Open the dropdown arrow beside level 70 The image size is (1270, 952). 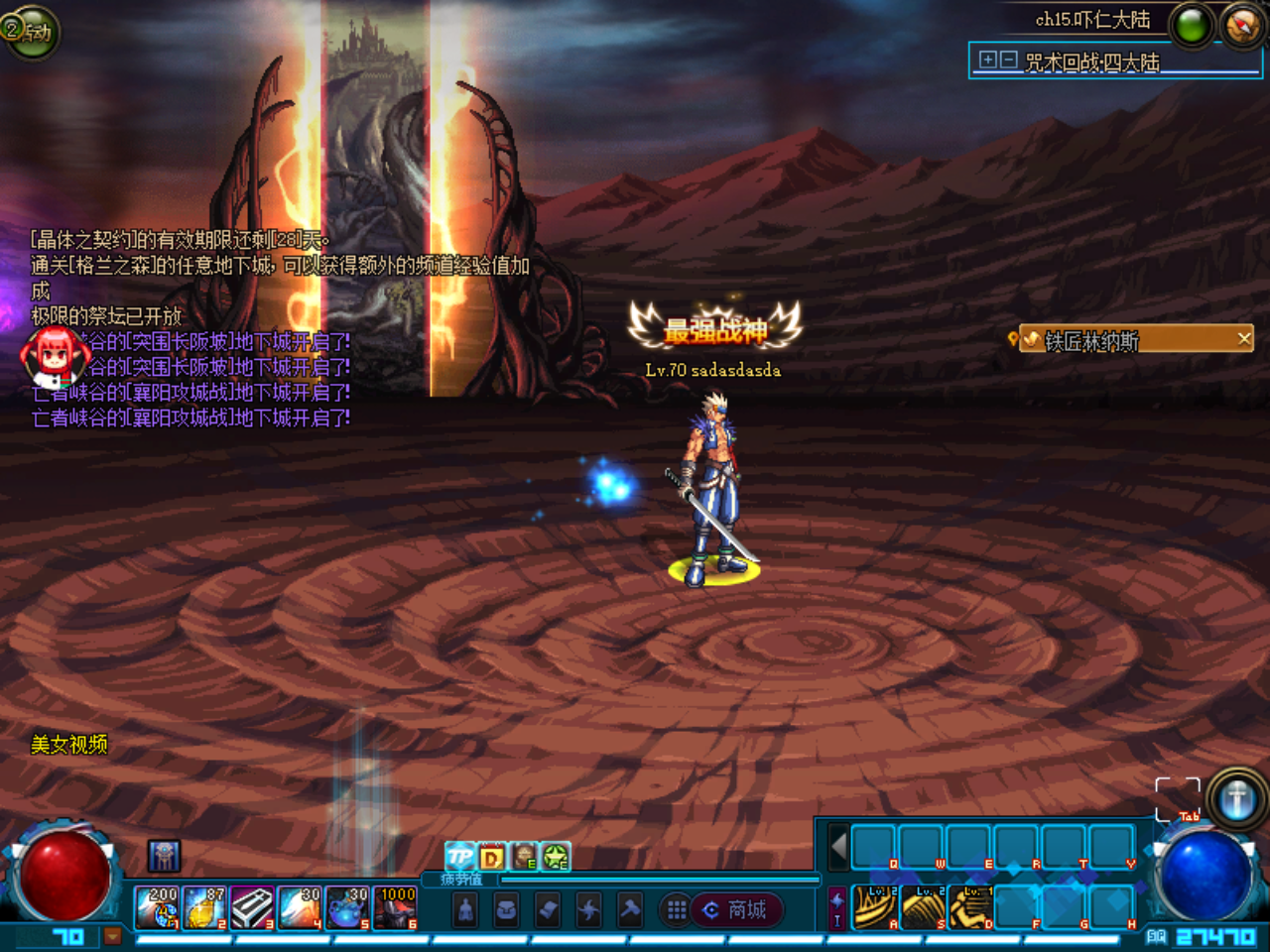tap(112, 936)
